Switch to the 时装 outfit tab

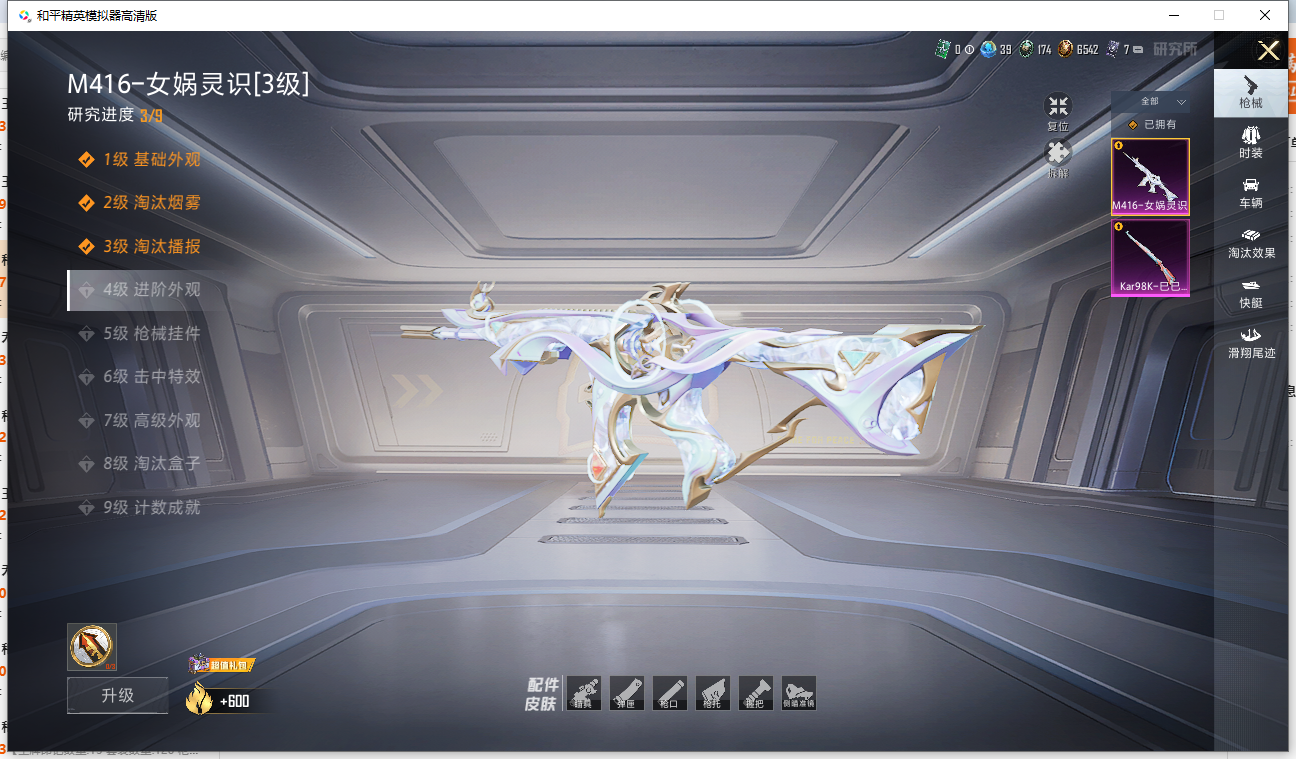(1250, 143)
